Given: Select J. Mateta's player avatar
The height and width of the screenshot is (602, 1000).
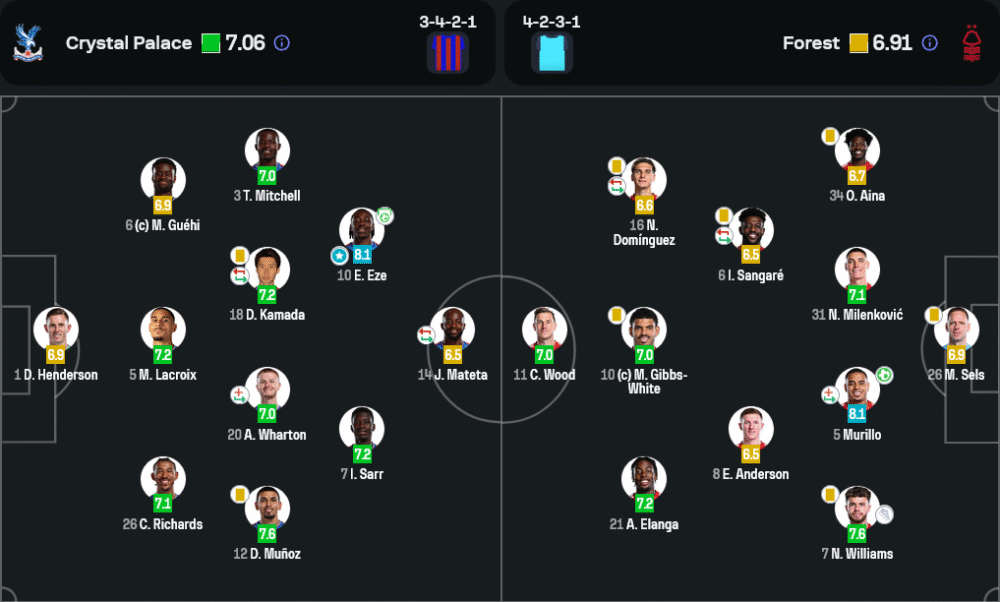Looking at the screenshot, I should [x=452, y=330].
